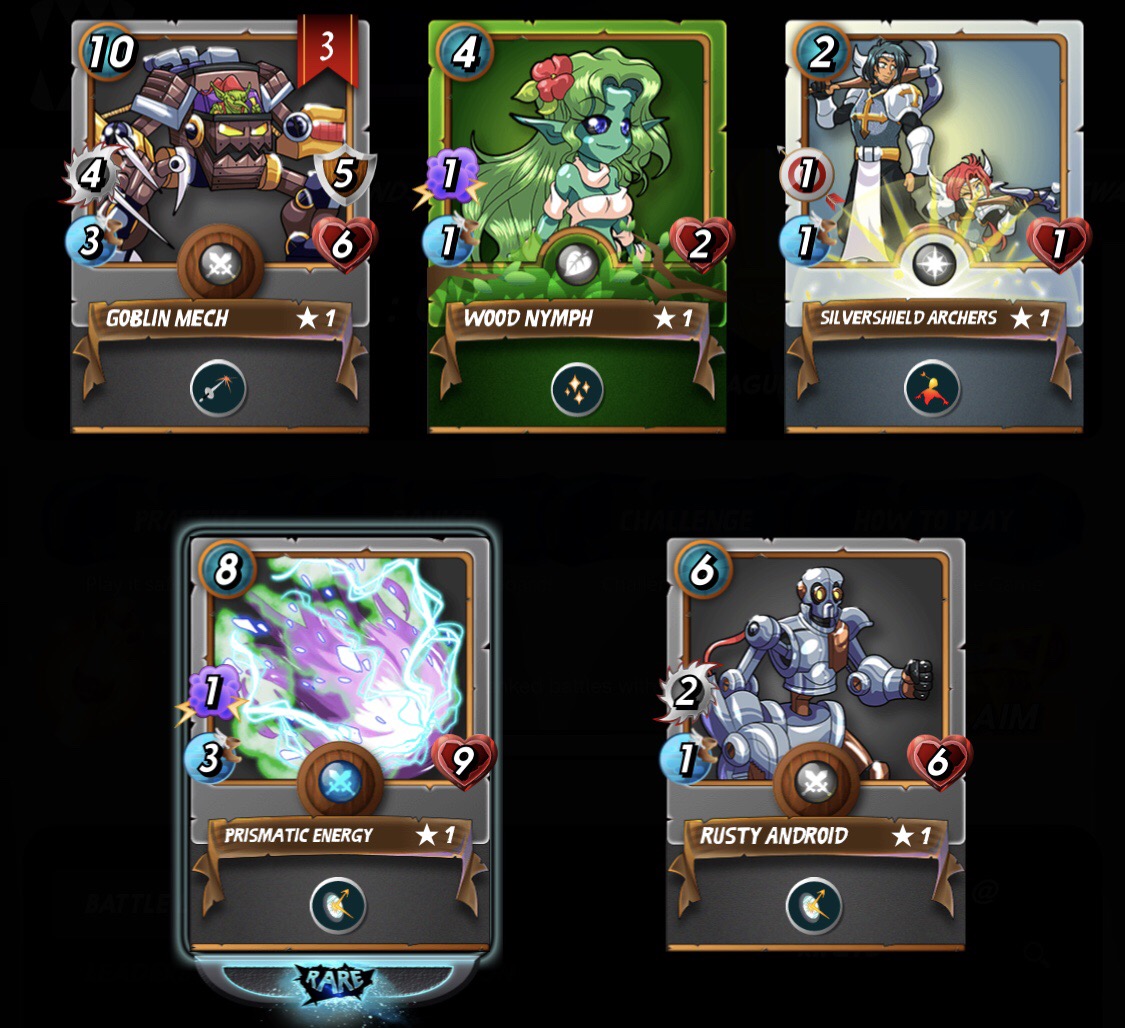Image resolution: width=1125 pixels, height=1028 pixels.
Task: Choose the Rusty Android card
Action: [815, 680]
